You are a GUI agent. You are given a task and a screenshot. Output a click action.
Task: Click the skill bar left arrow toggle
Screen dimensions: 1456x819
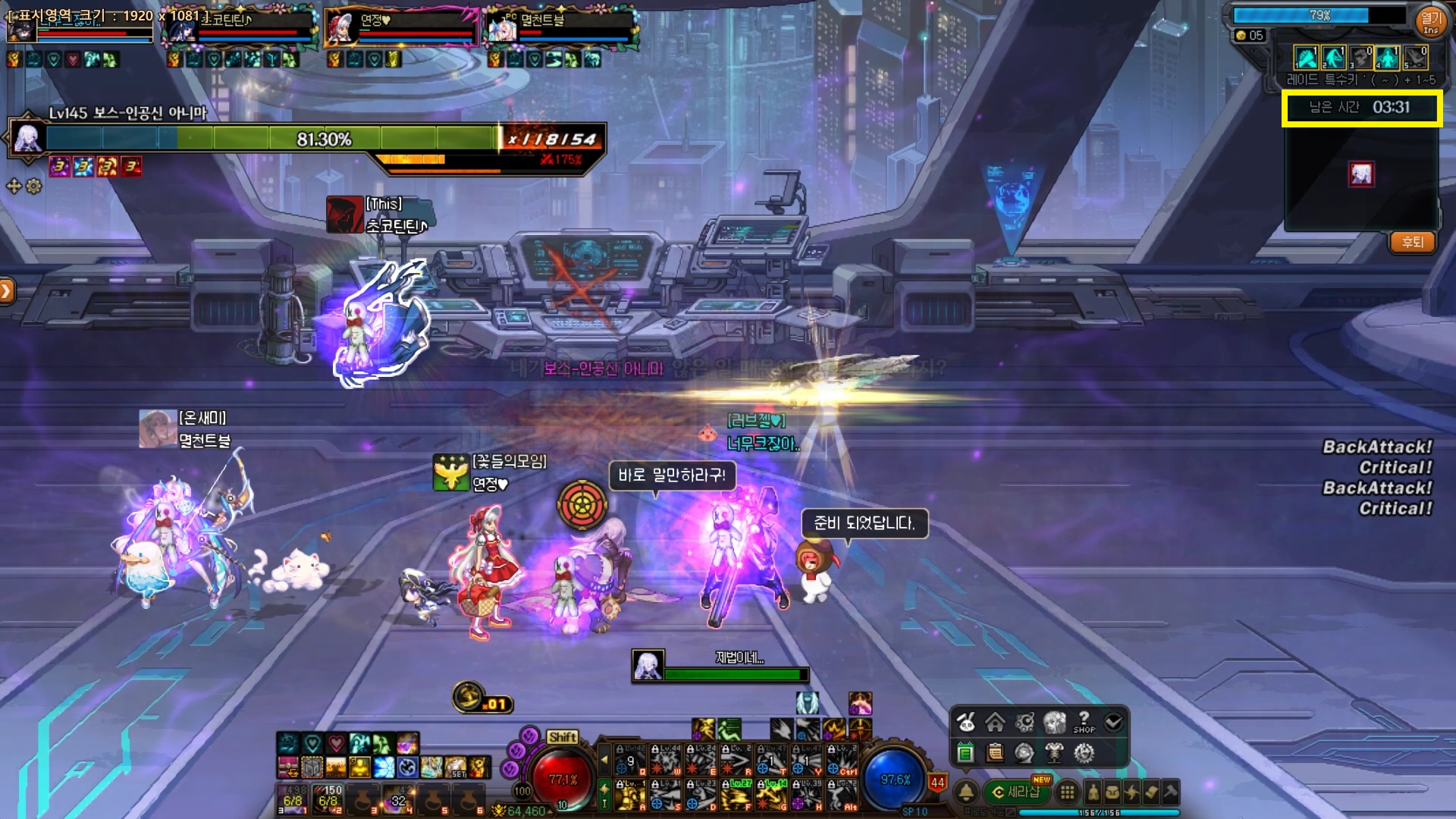coord(604,758)
